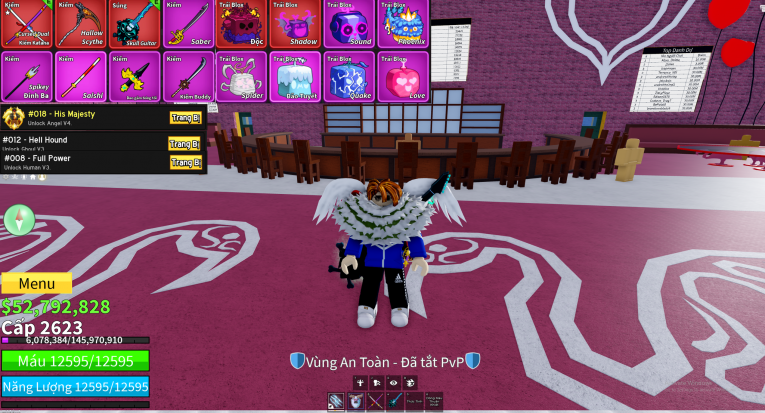The width and height of the screenshot is (765, 413).
Task: Select the Shadow fruit slot
Action: [294, 24]
